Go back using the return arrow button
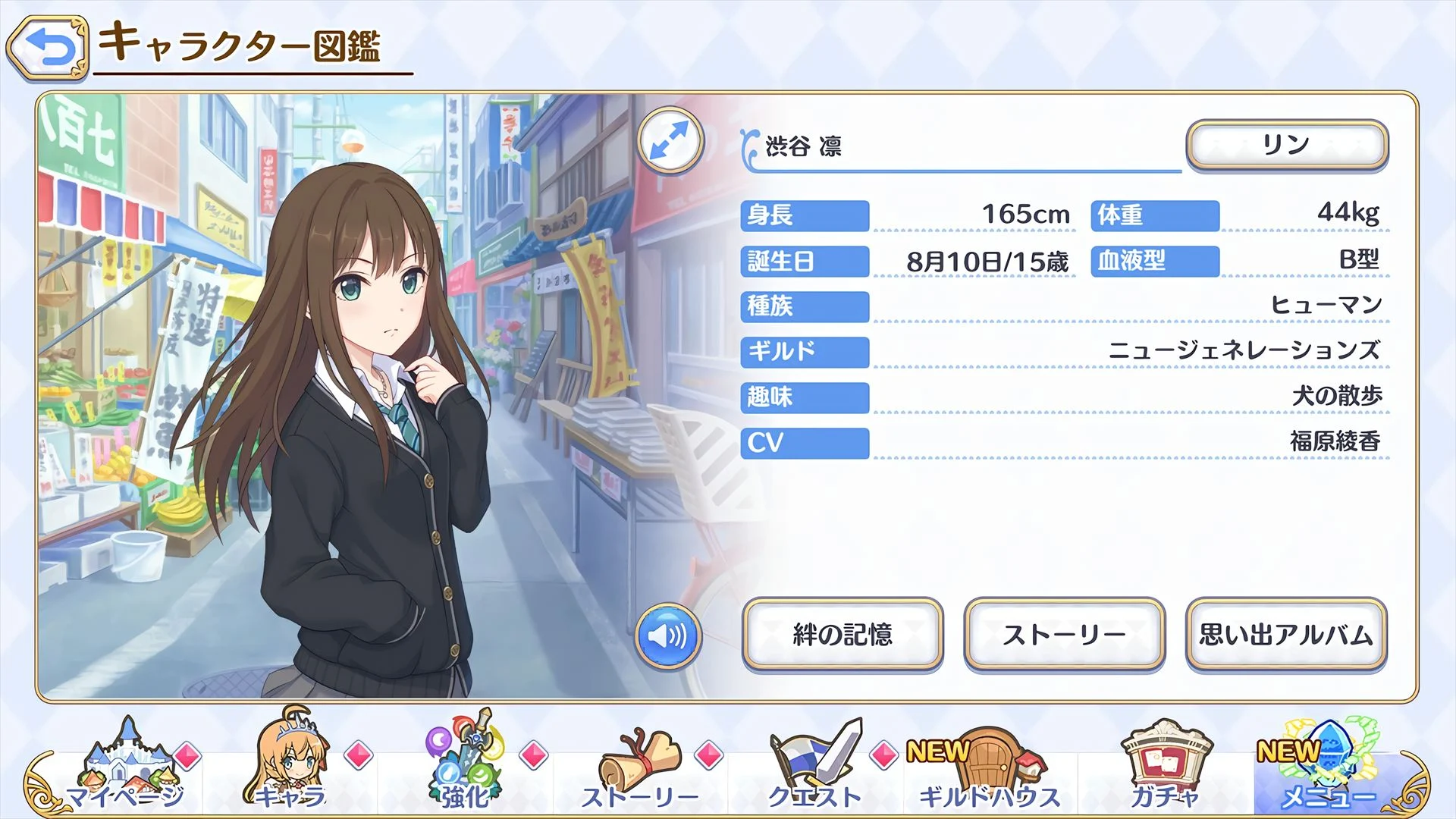The width and height of the screenshot is (1456, 819). (49, 48)
